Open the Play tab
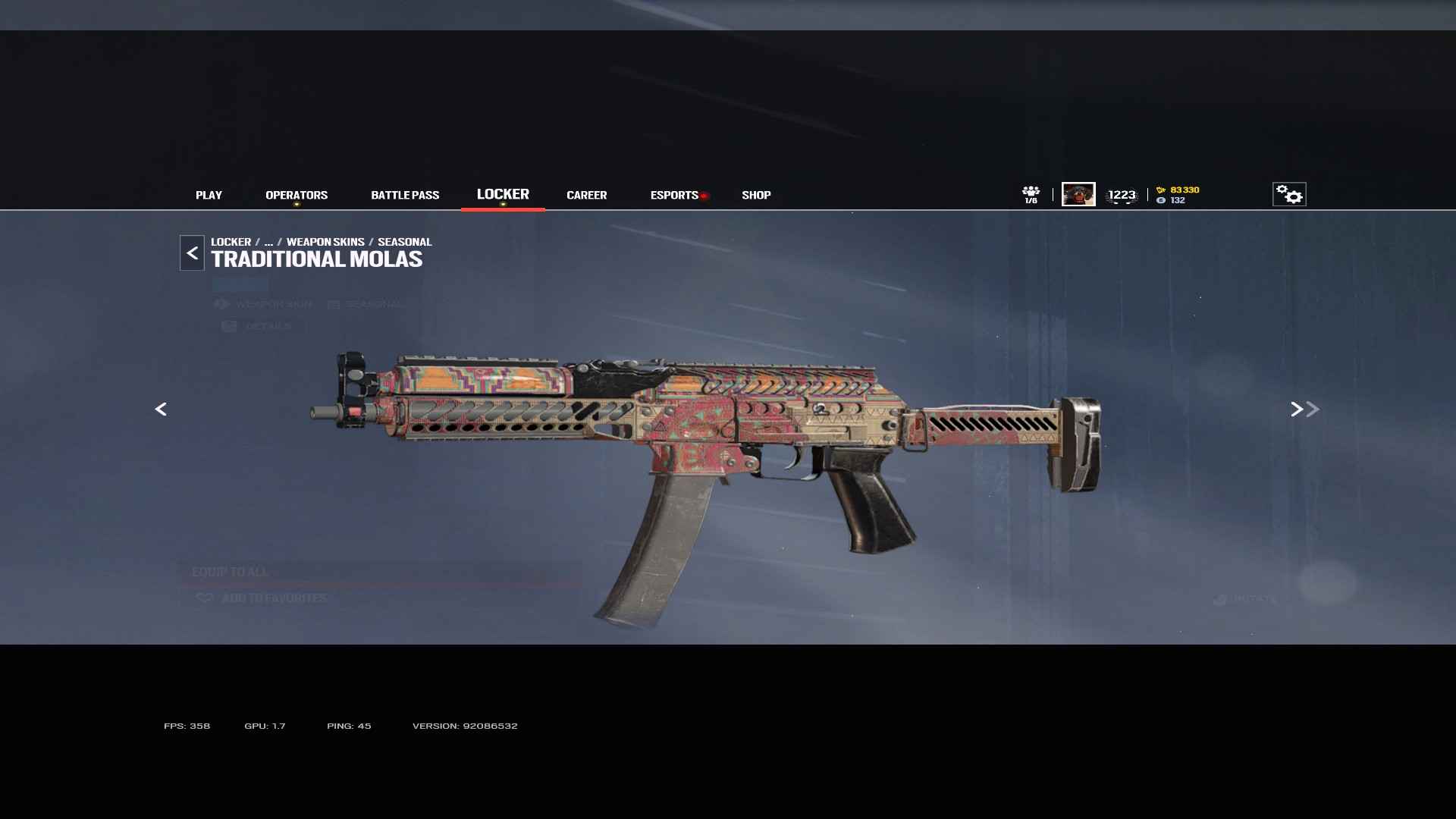 coord(209,195)
